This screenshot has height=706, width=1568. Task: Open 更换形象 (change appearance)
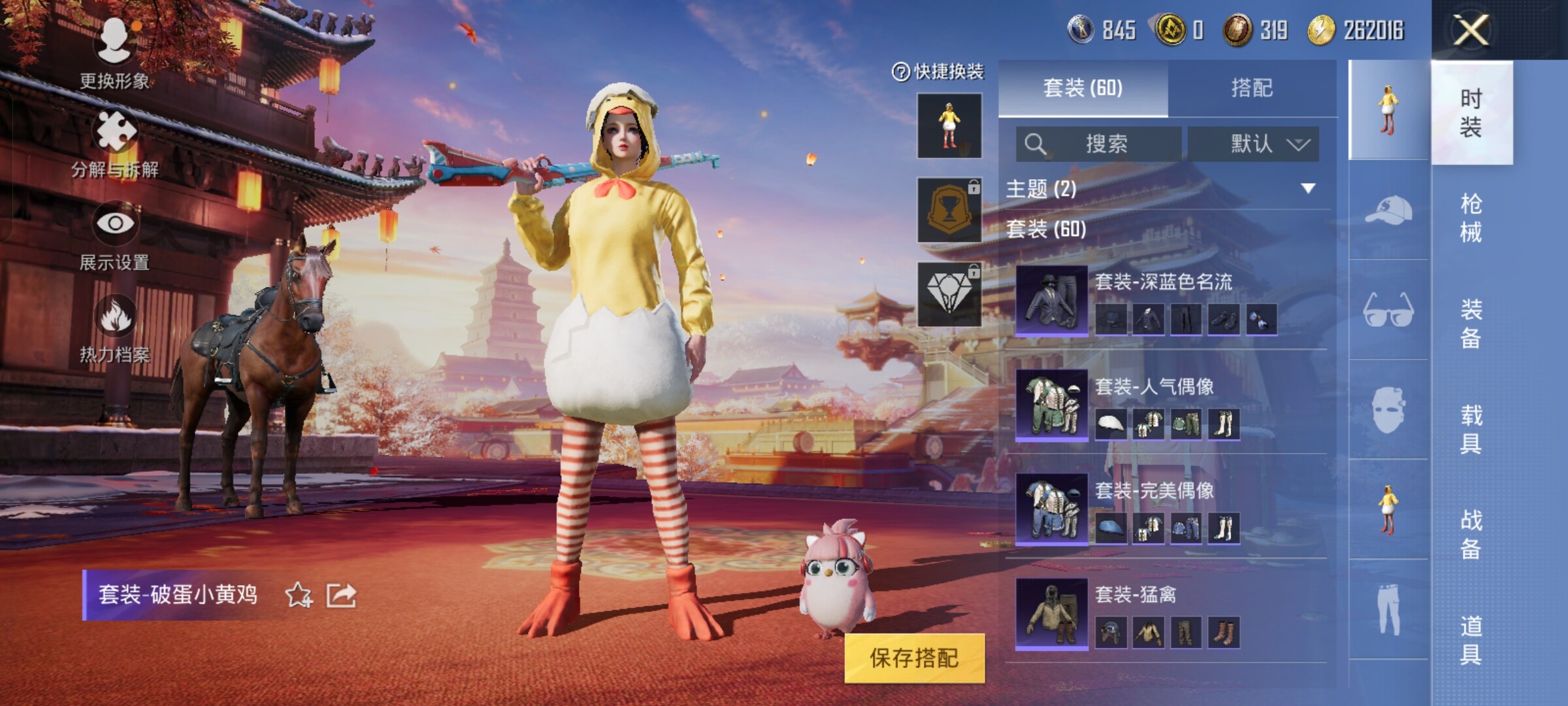[114, 52]
